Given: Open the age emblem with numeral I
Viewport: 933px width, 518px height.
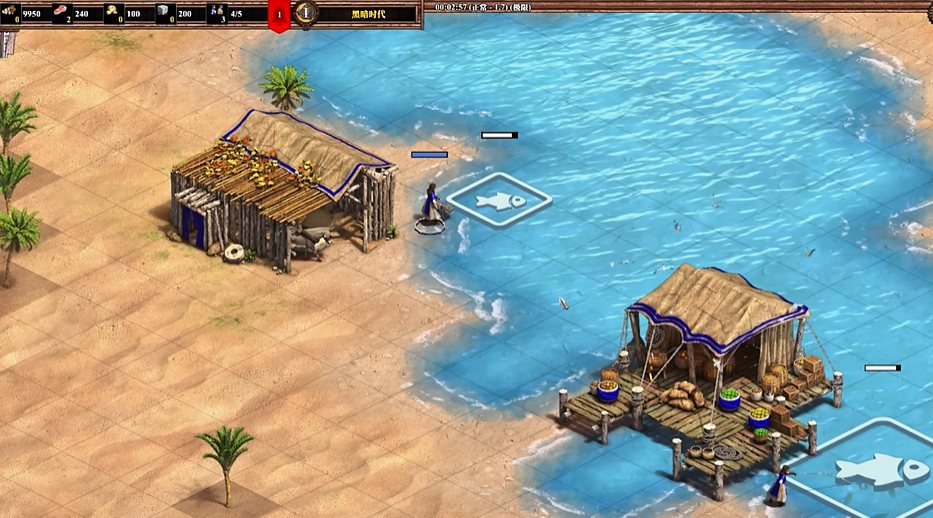Looking at the screenshot, I should [307, 13].
